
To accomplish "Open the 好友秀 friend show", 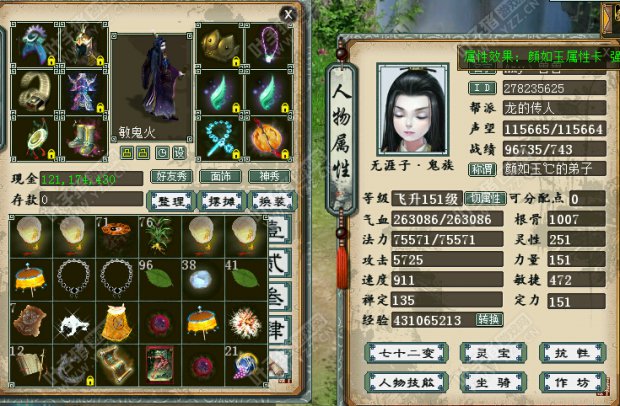I will point(173,177).
